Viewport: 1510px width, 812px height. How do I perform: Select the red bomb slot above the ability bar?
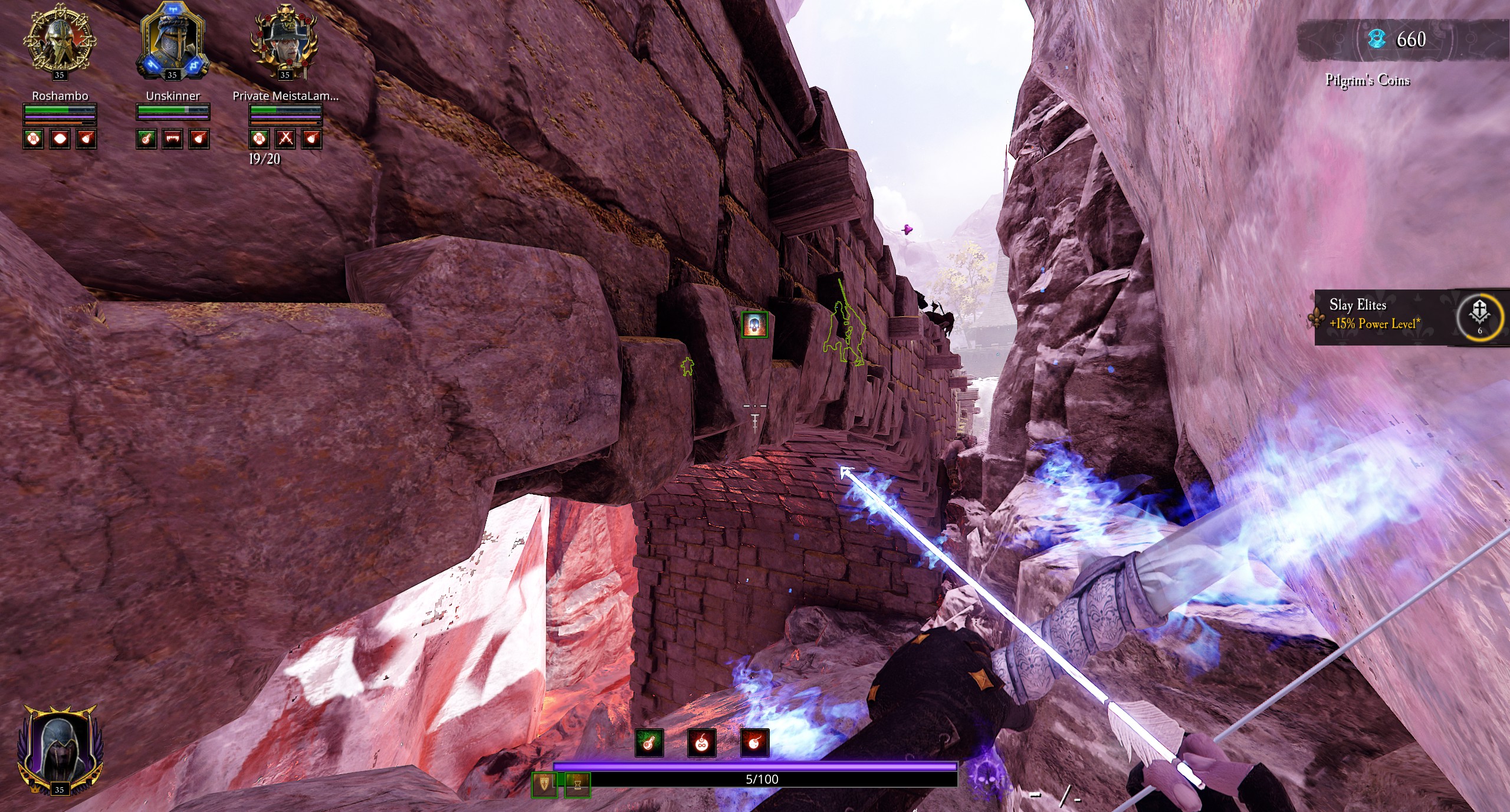tap(754, 743)
